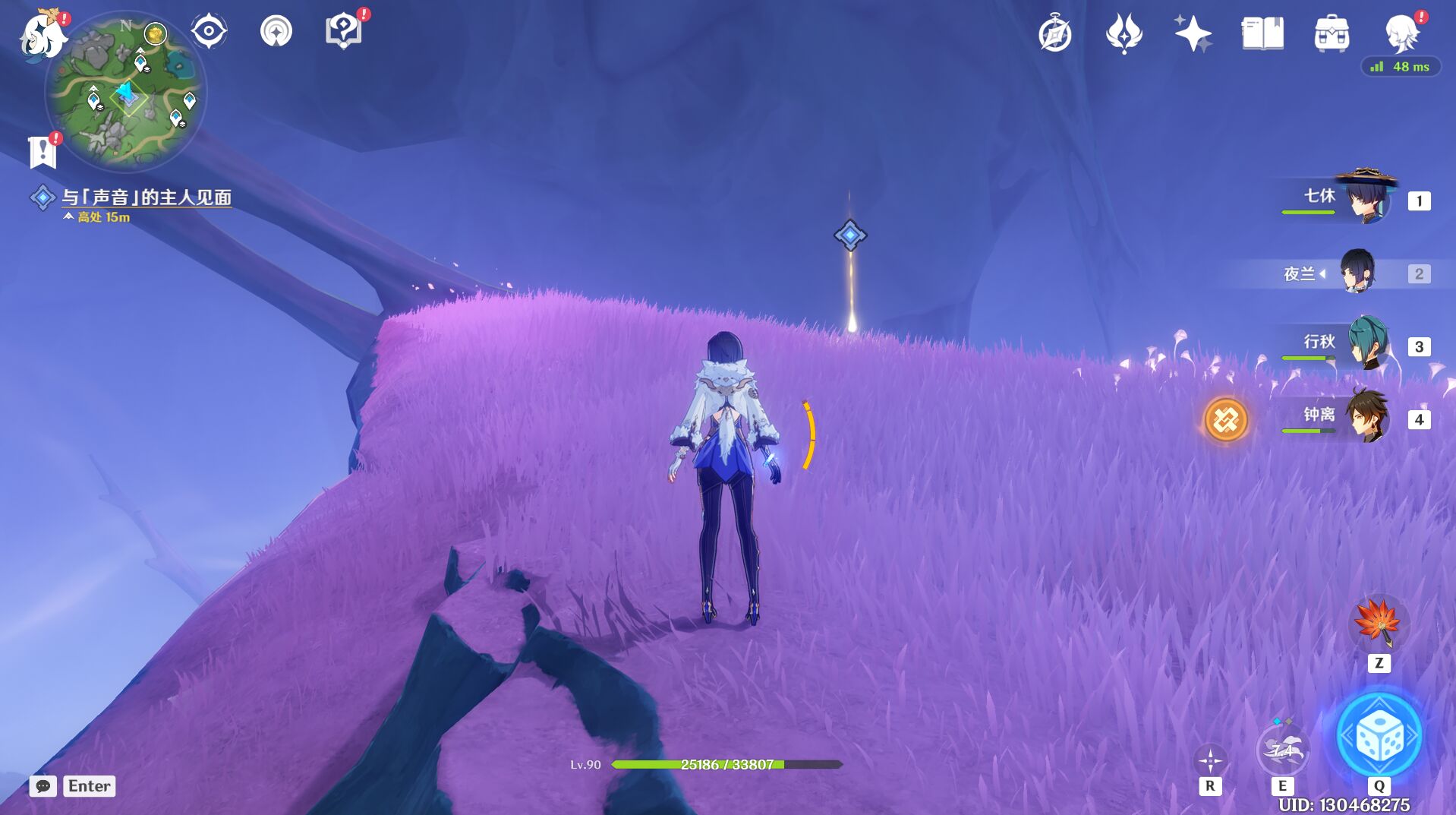Activate the elemental skill icon
This screenshot has width=1456, height=815.
[1282, 750]
